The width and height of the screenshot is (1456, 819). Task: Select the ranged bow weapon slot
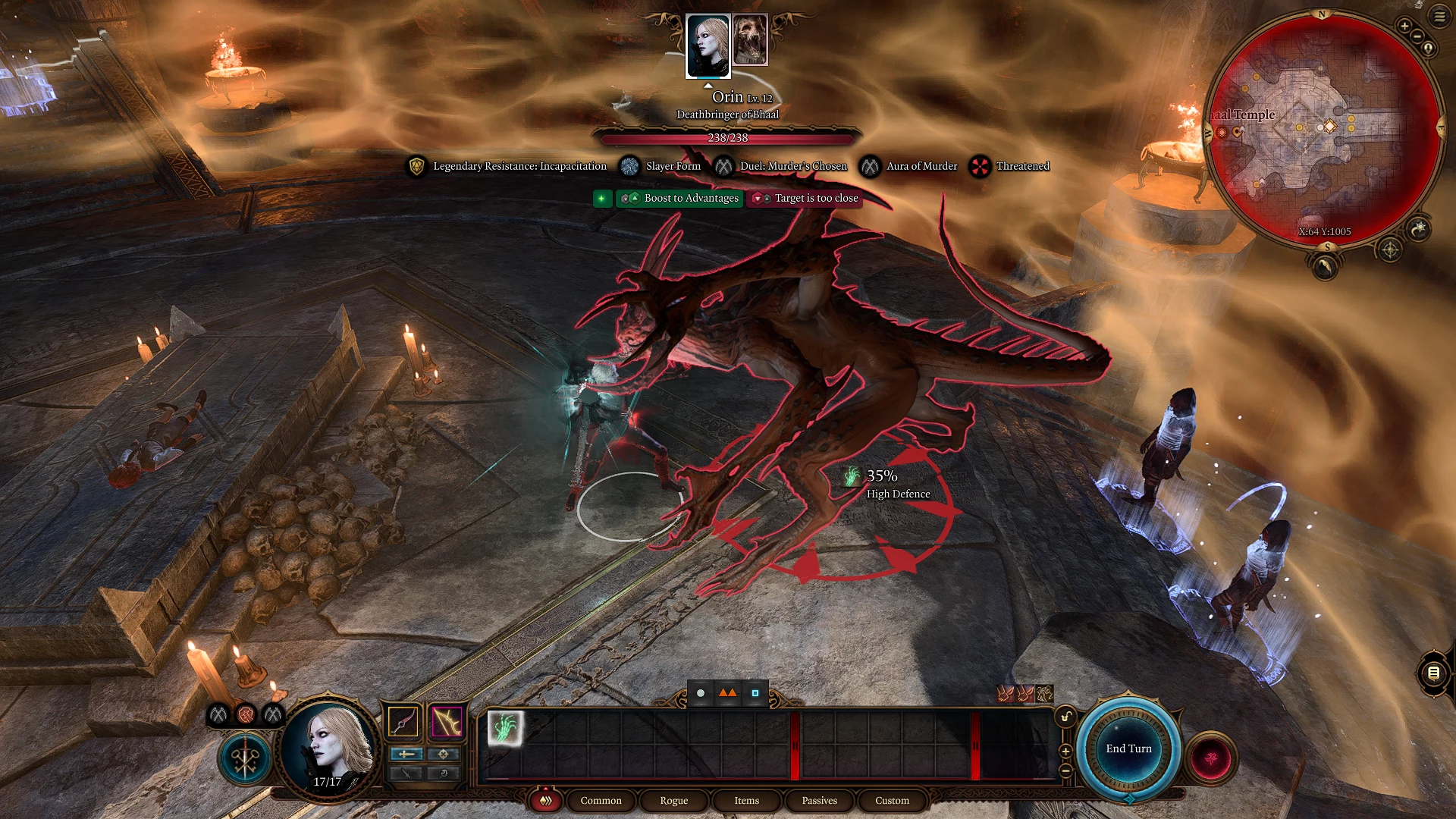click(x=447, y=721)
